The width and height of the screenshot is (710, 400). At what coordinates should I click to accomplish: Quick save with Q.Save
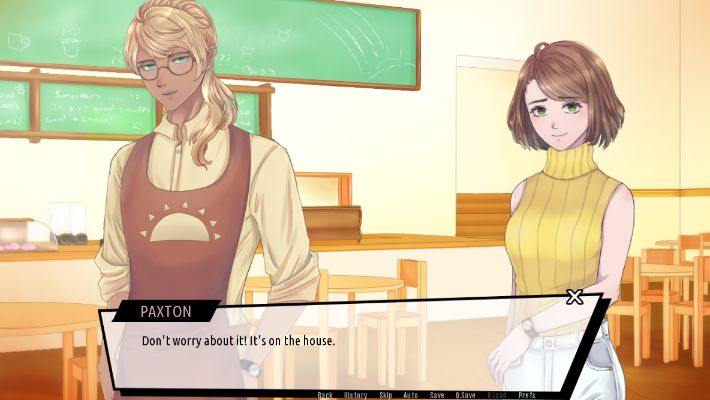click(466, 395)
